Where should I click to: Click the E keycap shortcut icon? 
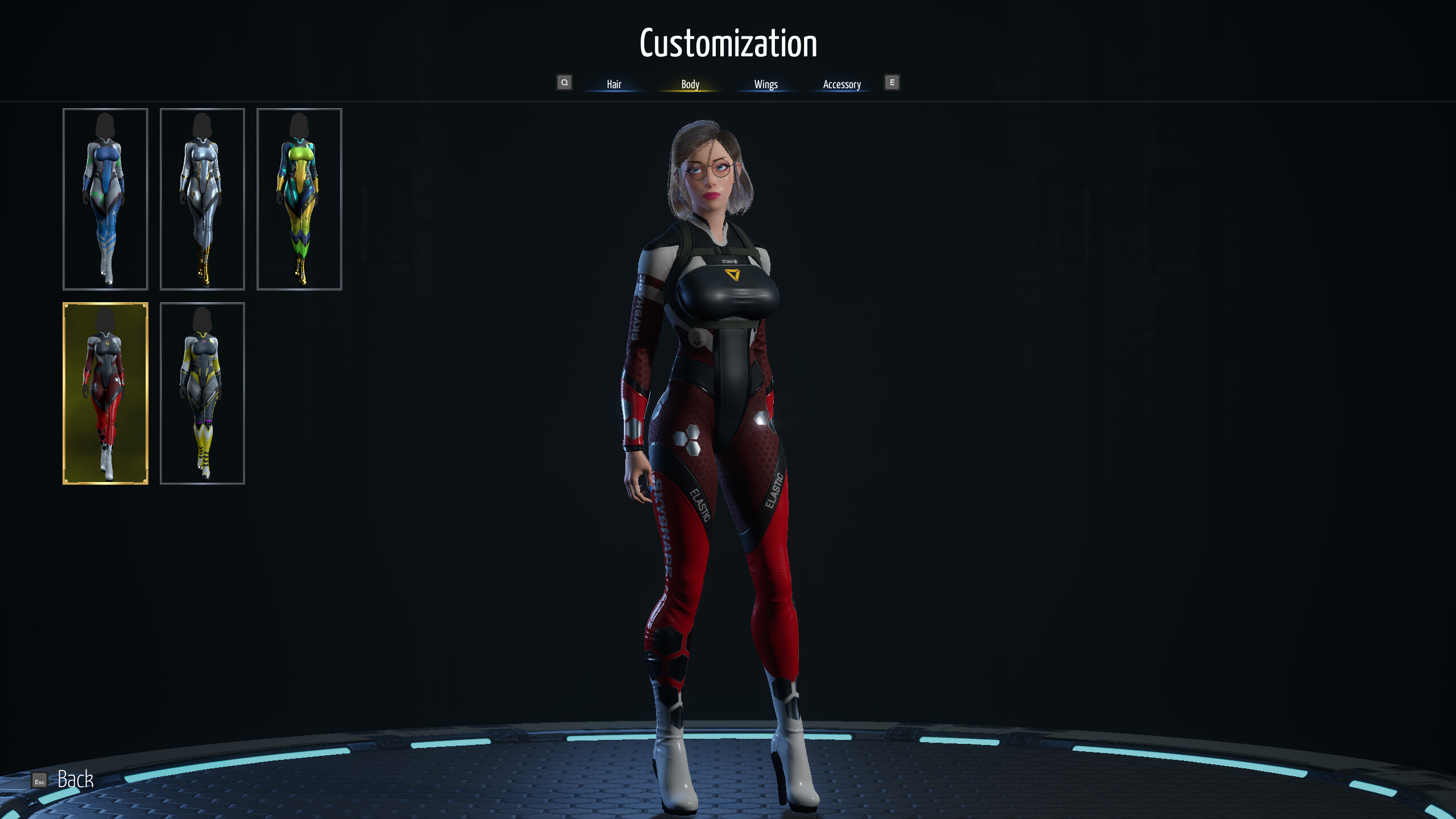tap(893, 83)
